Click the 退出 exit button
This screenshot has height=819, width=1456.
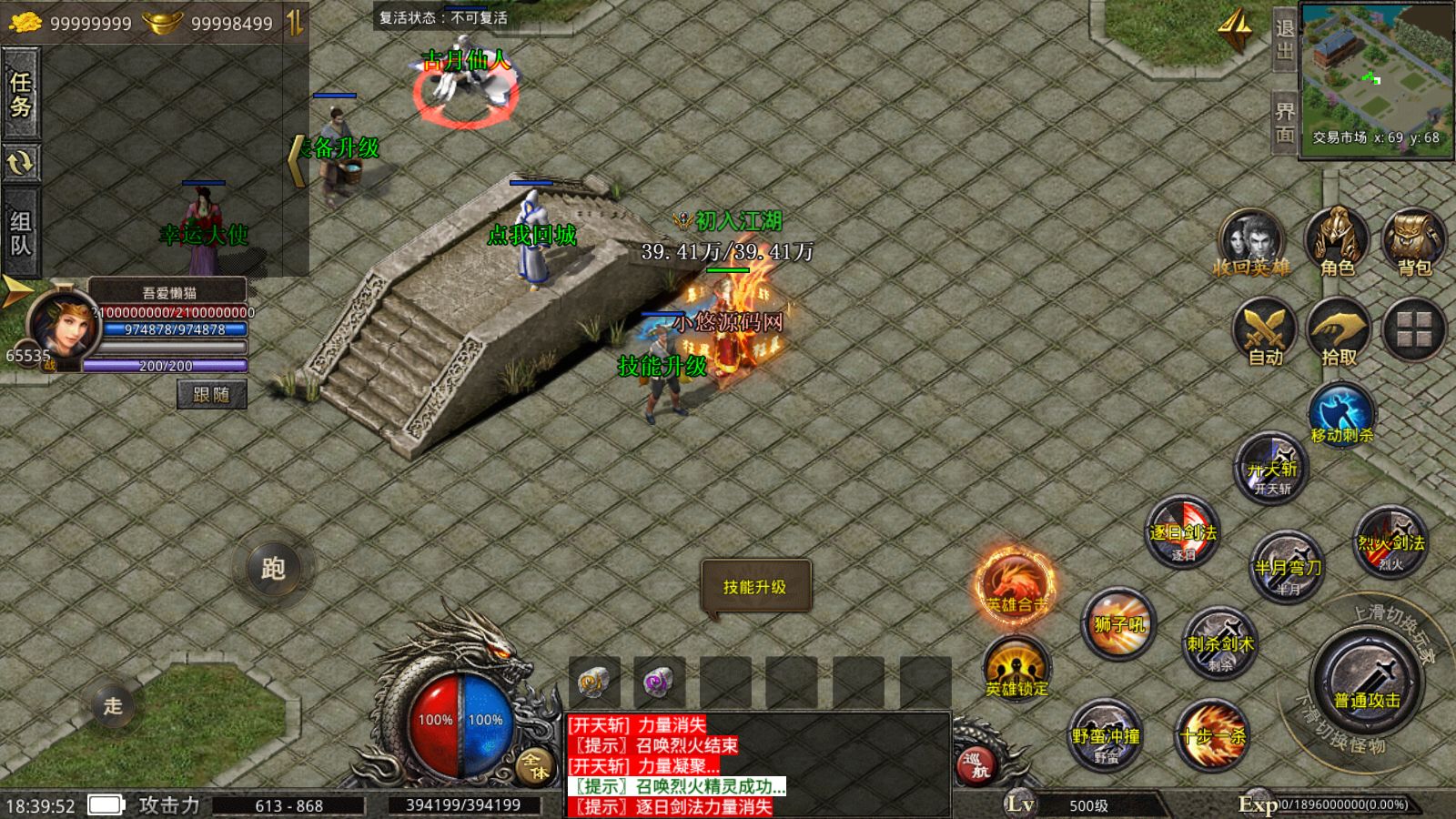(x=1284, y=40)
